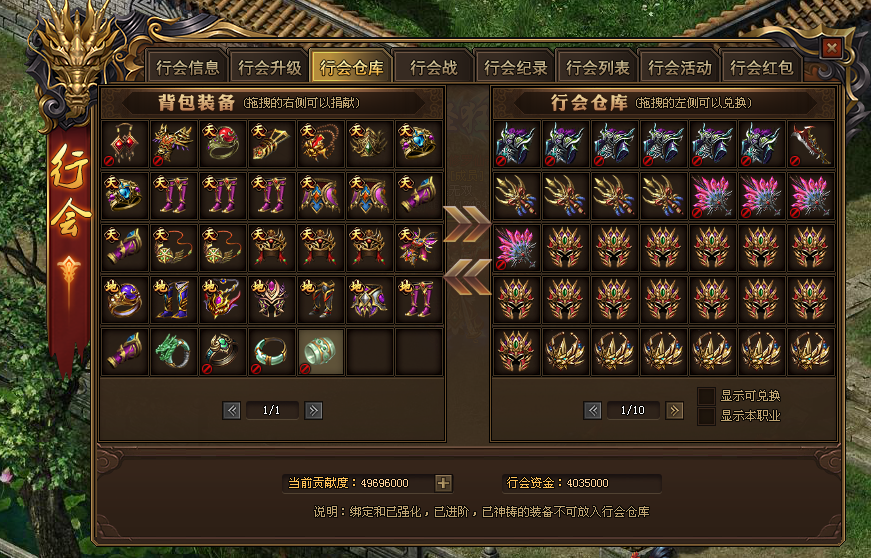Select the 行会战 tab
Viewport: 871px width, 558px height.
click(433, 68)
